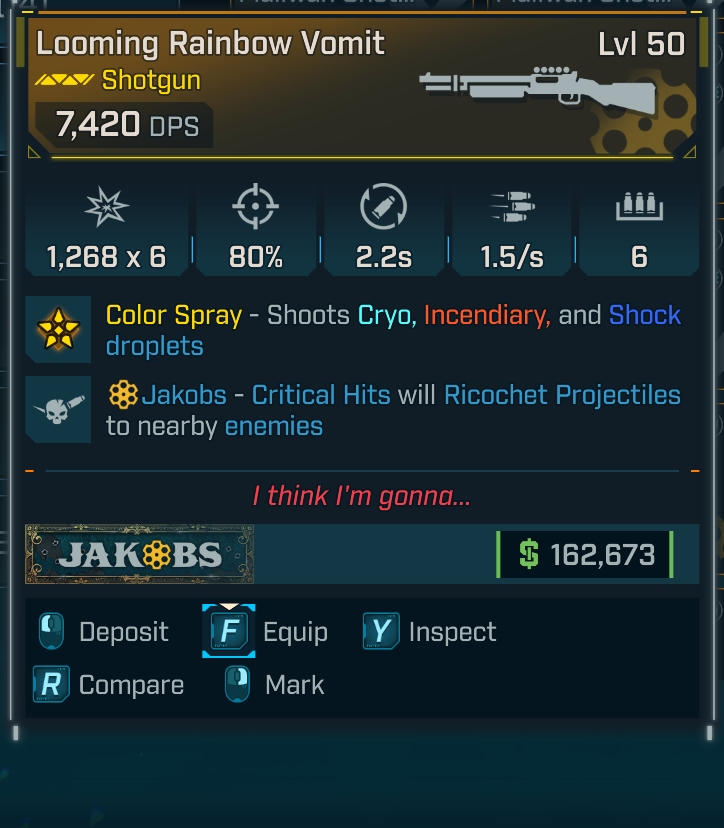Deposit the Looming Rainbow Vomit shotgun
Image resolution: width=724 pixels, height=828 pixels.
(x=104, y=632)
